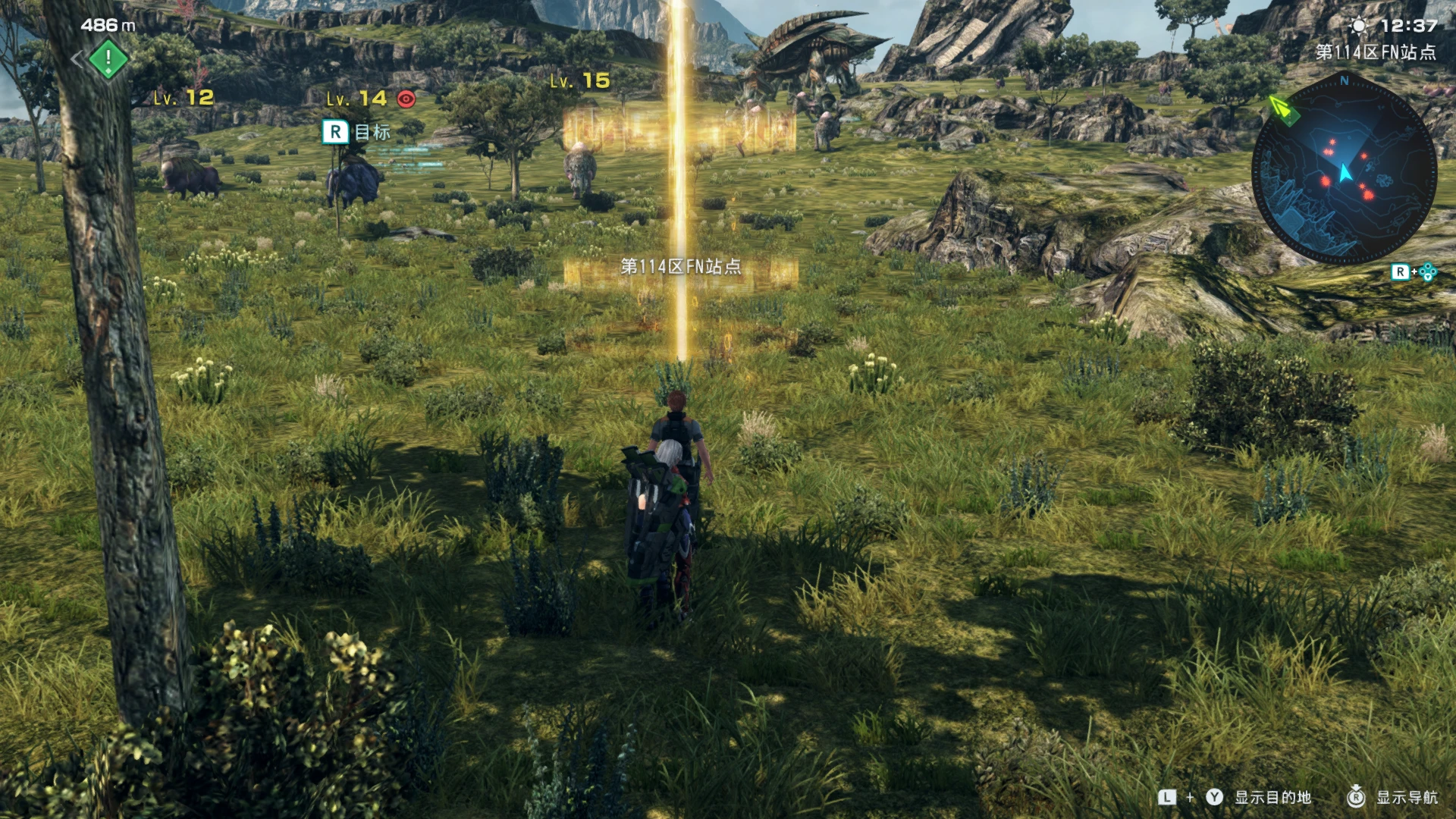Viewport: 1456px width, 819px height.
Task: Toggle the red target eye indicator beside Lv. 14
Action: click(404, 97)
